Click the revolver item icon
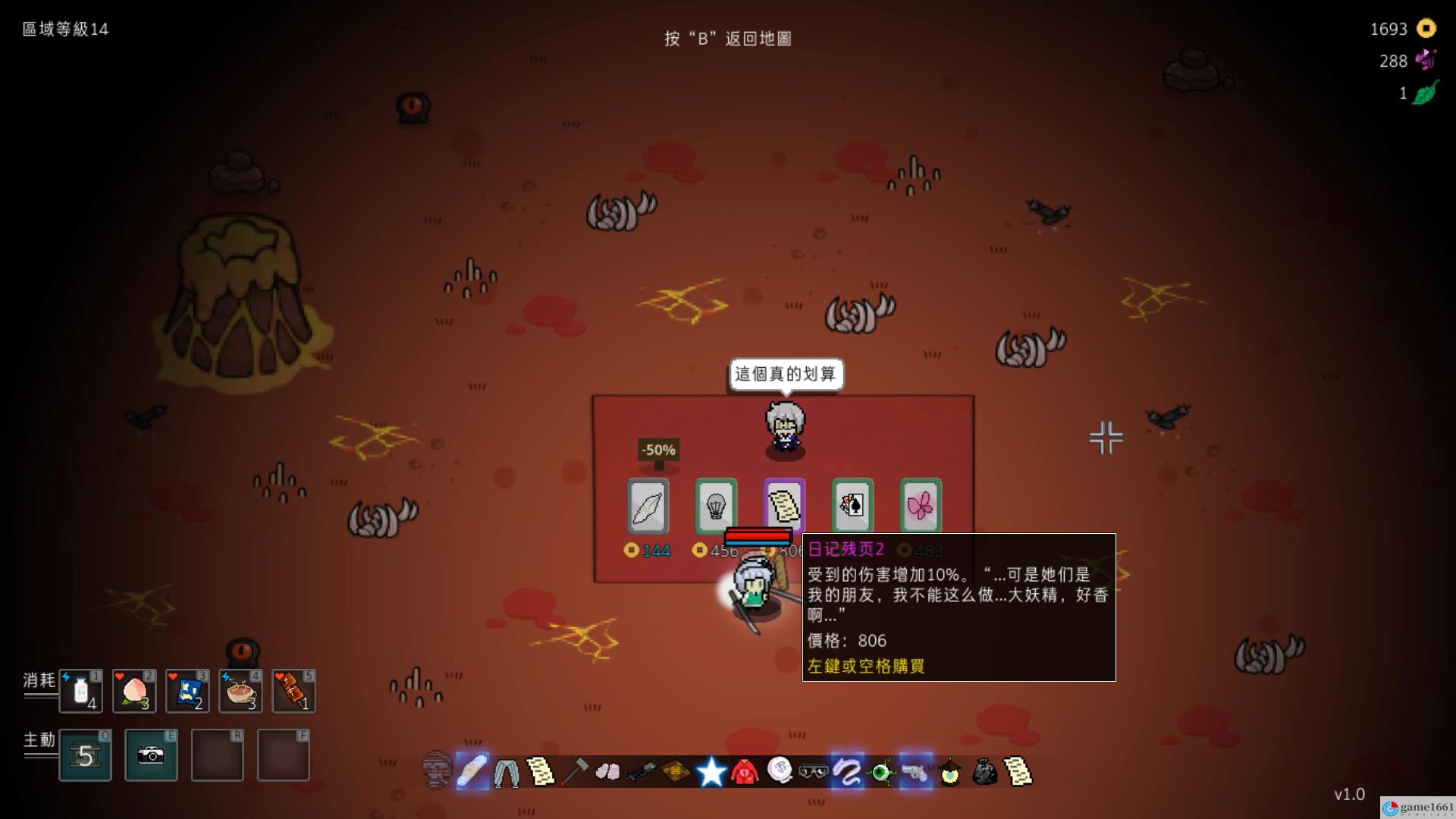1456x819 pixels. click(x=915, y=772)
